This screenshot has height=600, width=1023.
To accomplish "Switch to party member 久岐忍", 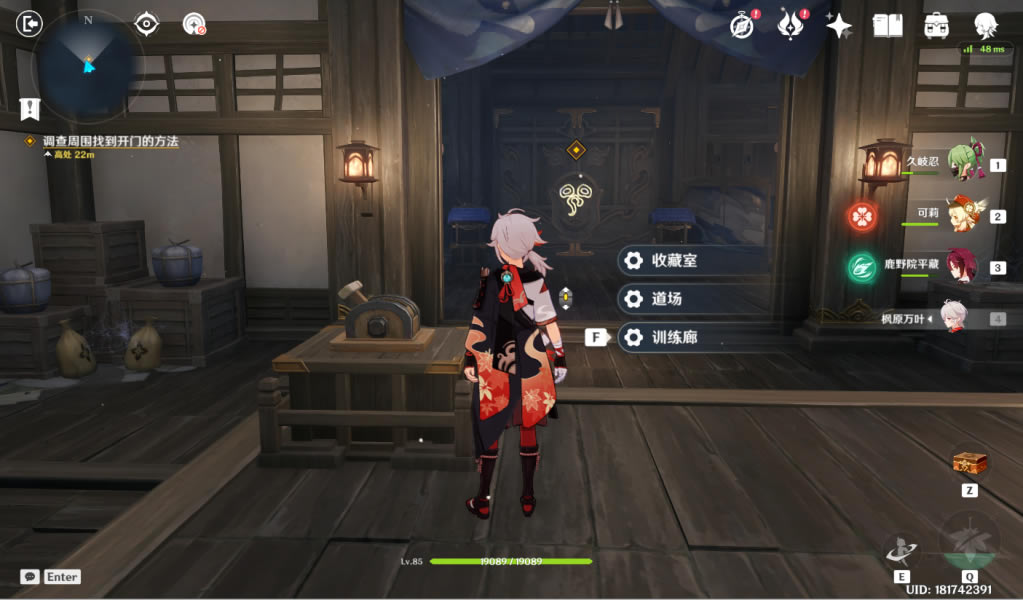I will (965, 164).
